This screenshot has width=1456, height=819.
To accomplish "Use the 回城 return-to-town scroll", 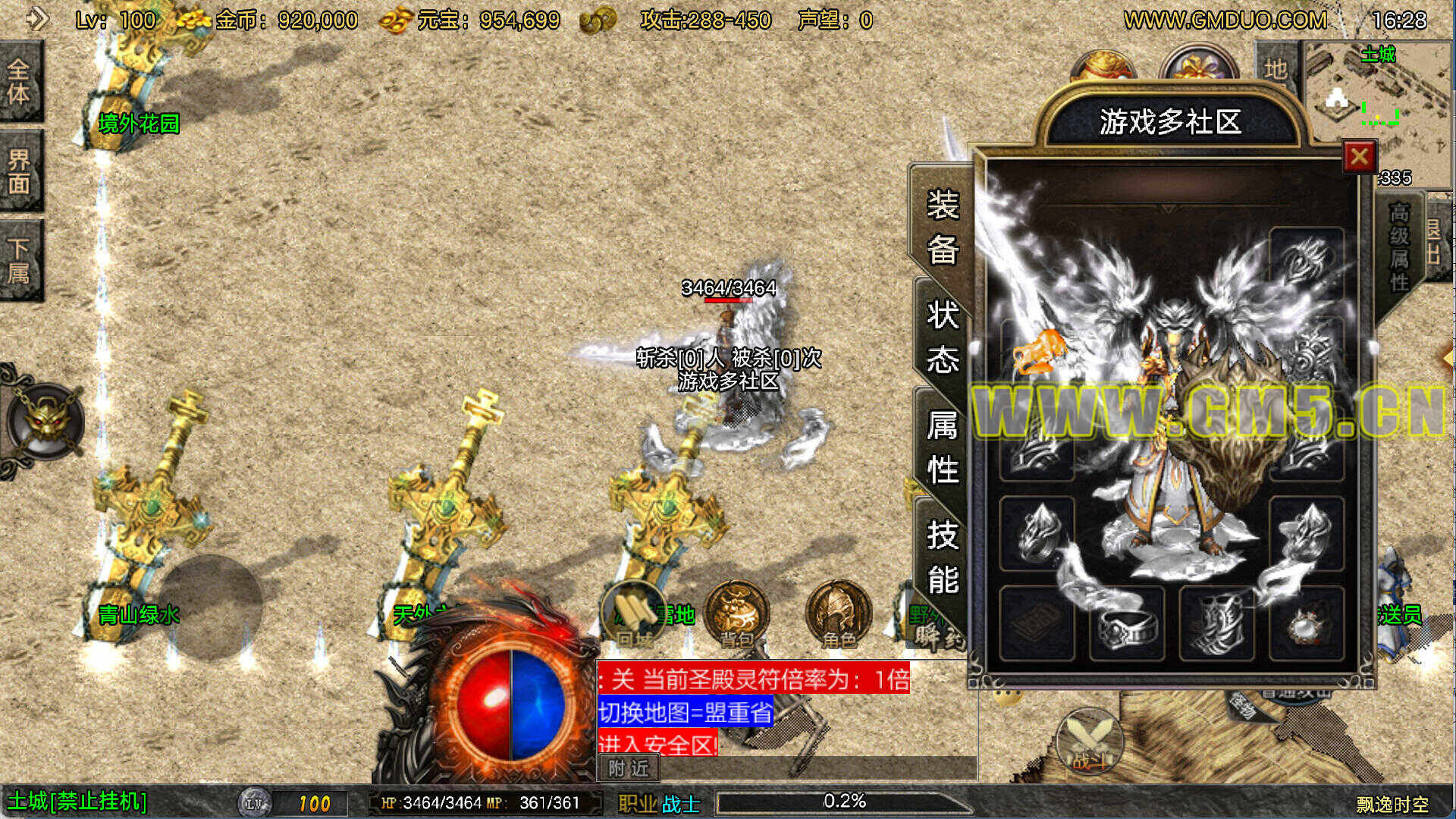I will (635, 614).
